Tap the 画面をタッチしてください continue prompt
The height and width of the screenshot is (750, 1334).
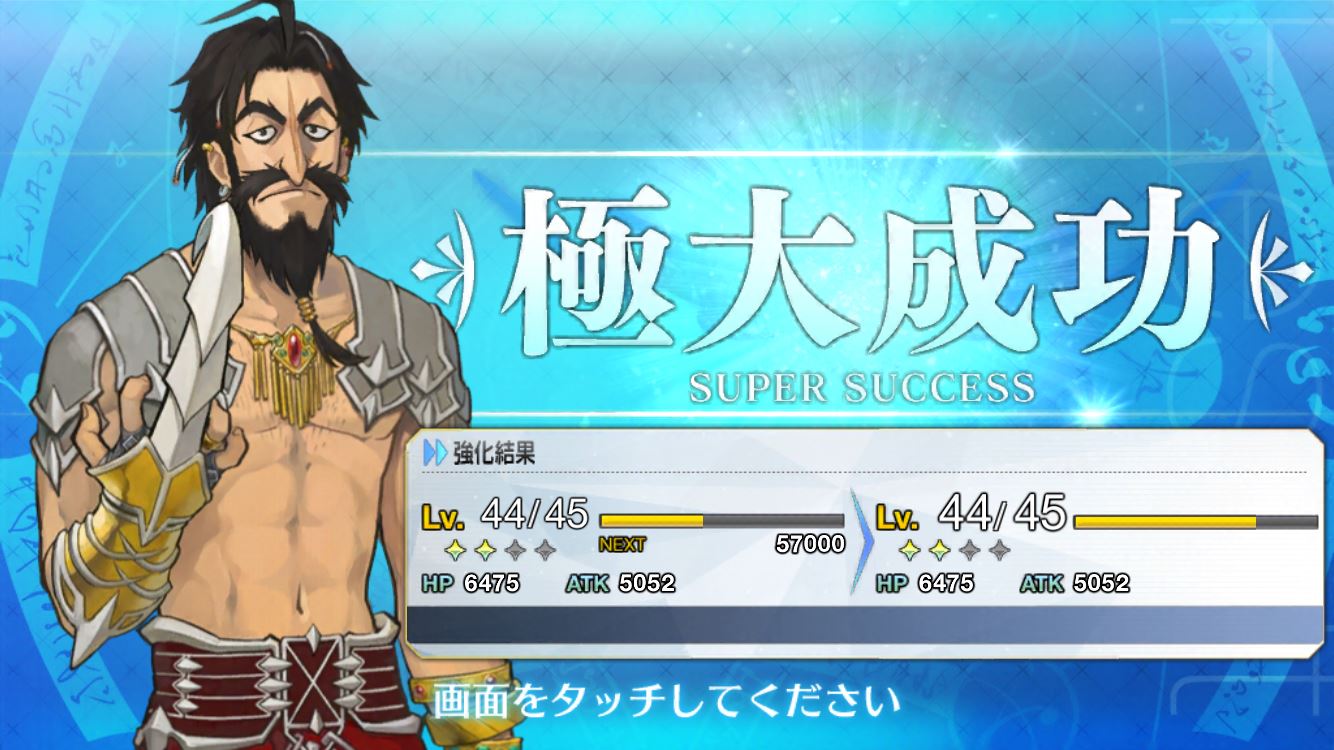tap(659, 702)
